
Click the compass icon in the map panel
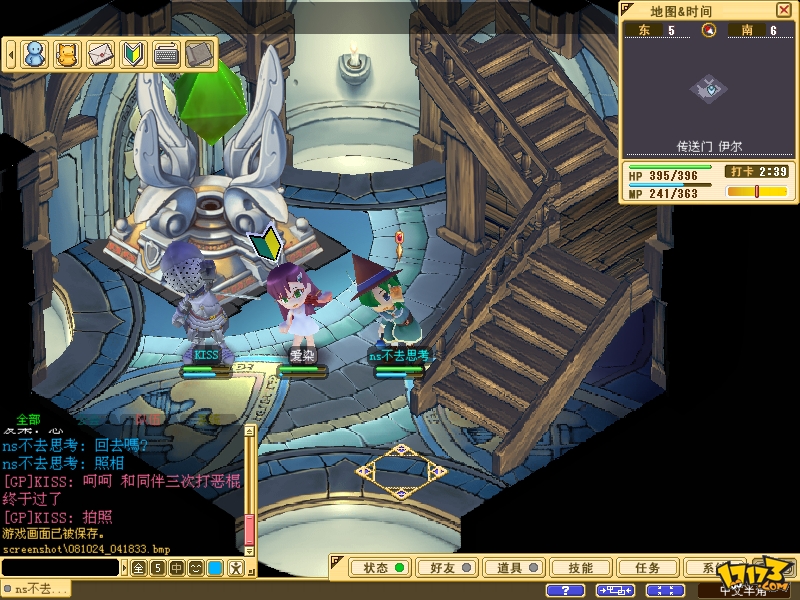[x=709, y=30]
